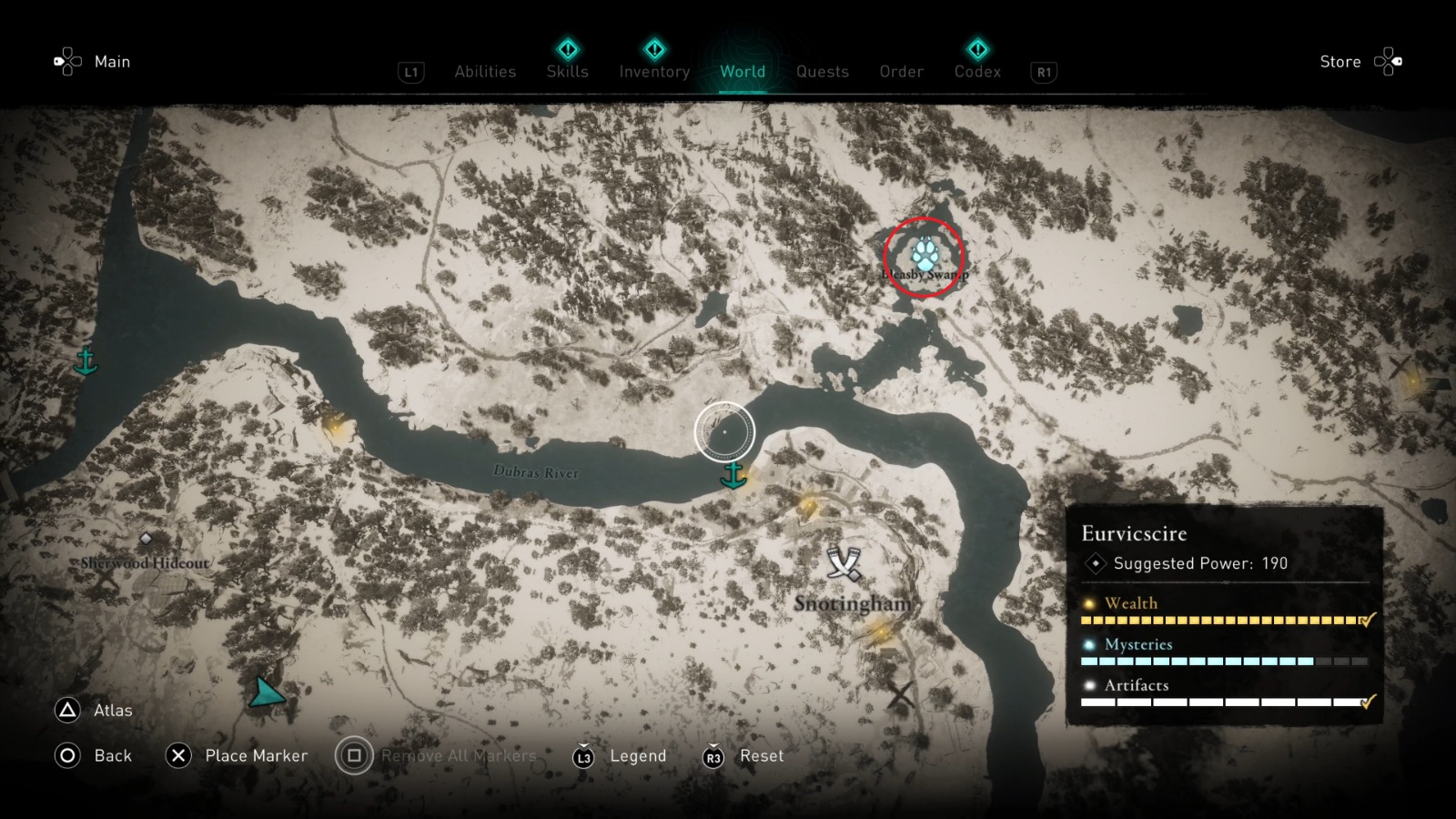Viewport: 1456px width, 819px height.
Task: Click the Sherwood Hideout diamond marker
Action: [146, 537]
